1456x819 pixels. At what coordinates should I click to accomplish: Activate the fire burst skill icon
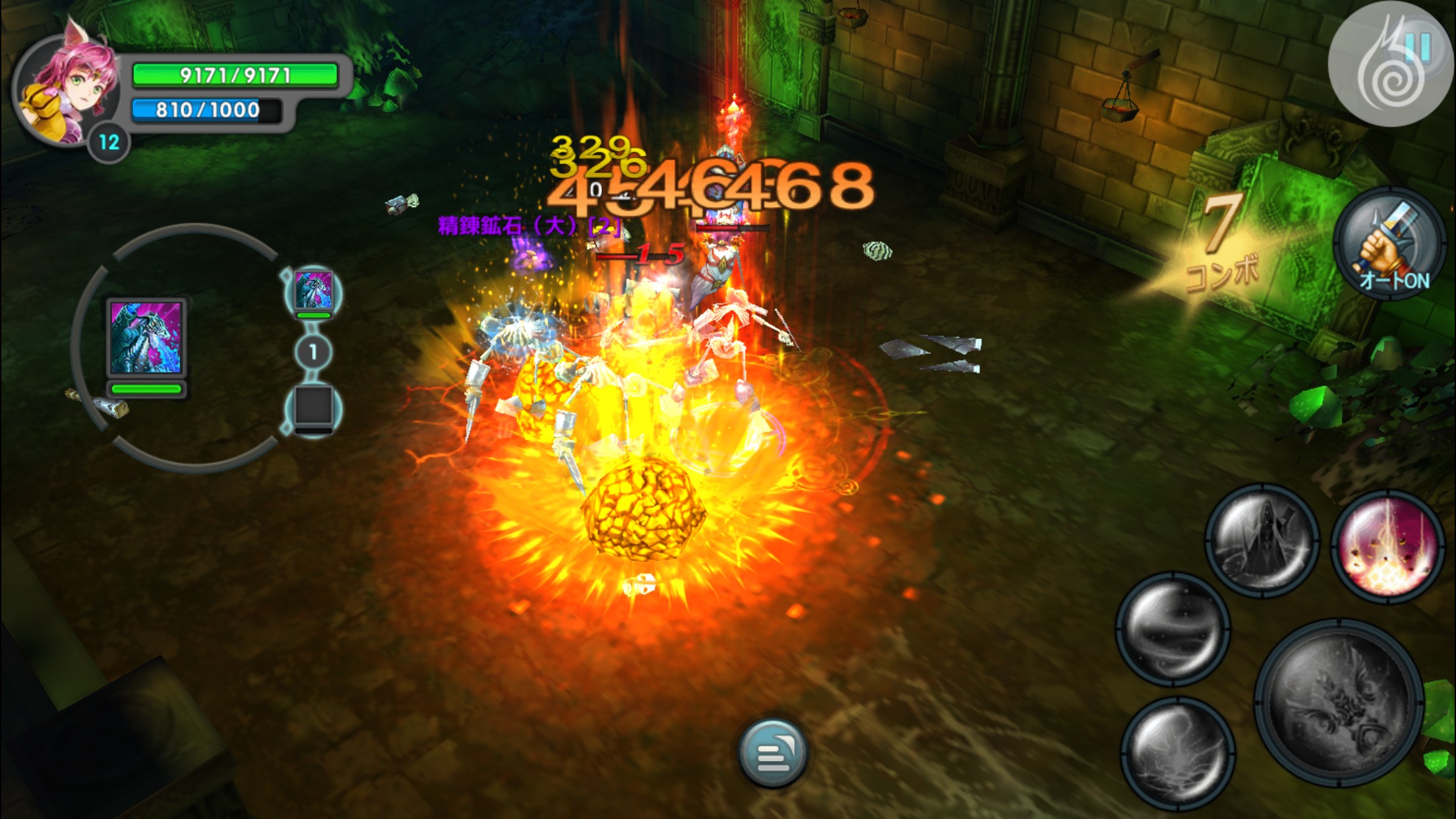[x=1387, y=546]
